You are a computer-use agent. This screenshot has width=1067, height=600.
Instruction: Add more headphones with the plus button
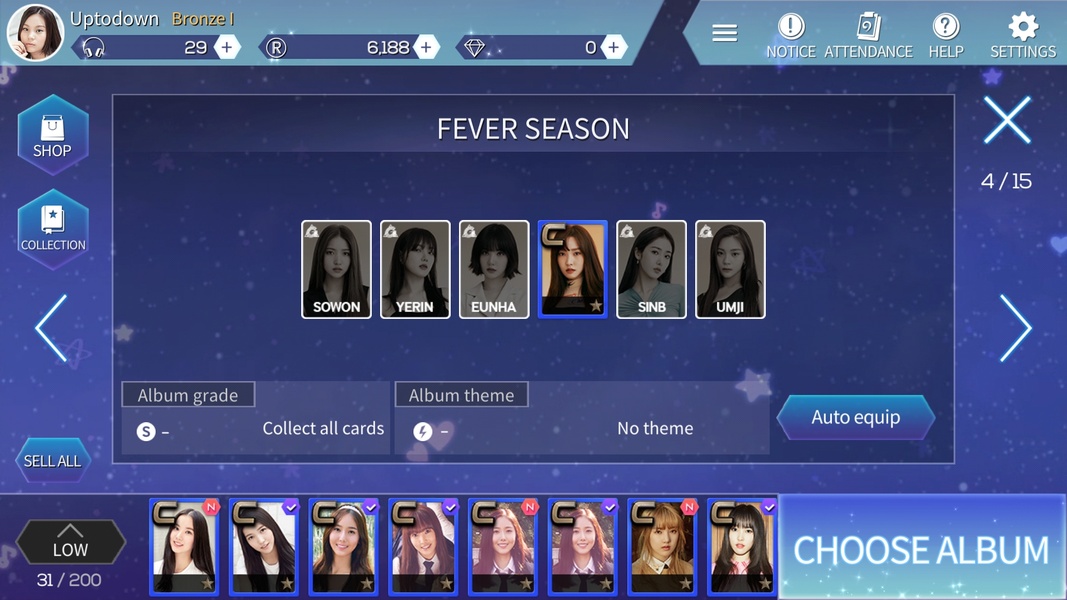(227, 47)
